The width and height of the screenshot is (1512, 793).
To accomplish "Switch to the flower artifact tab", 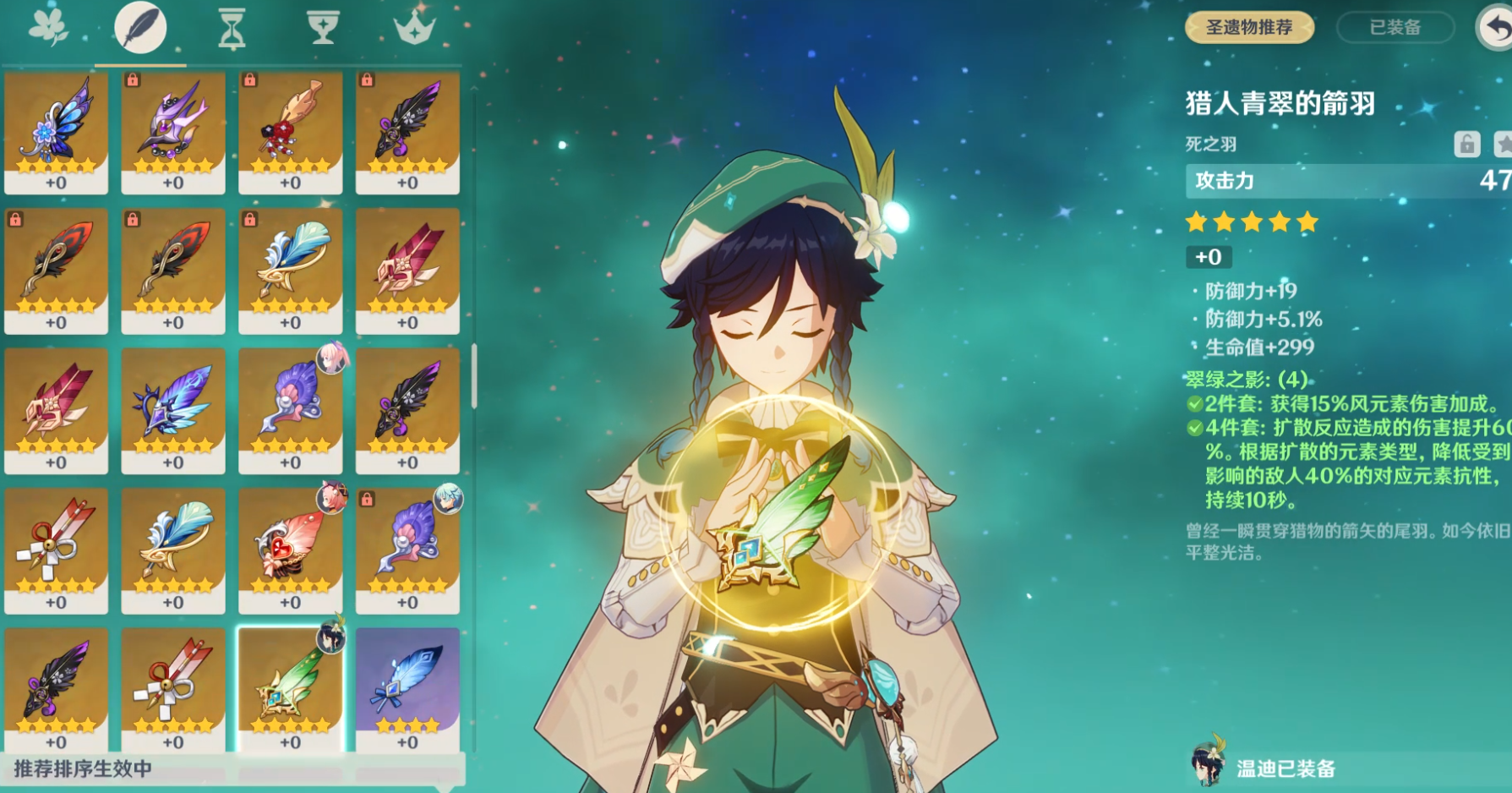I will 48,28.
